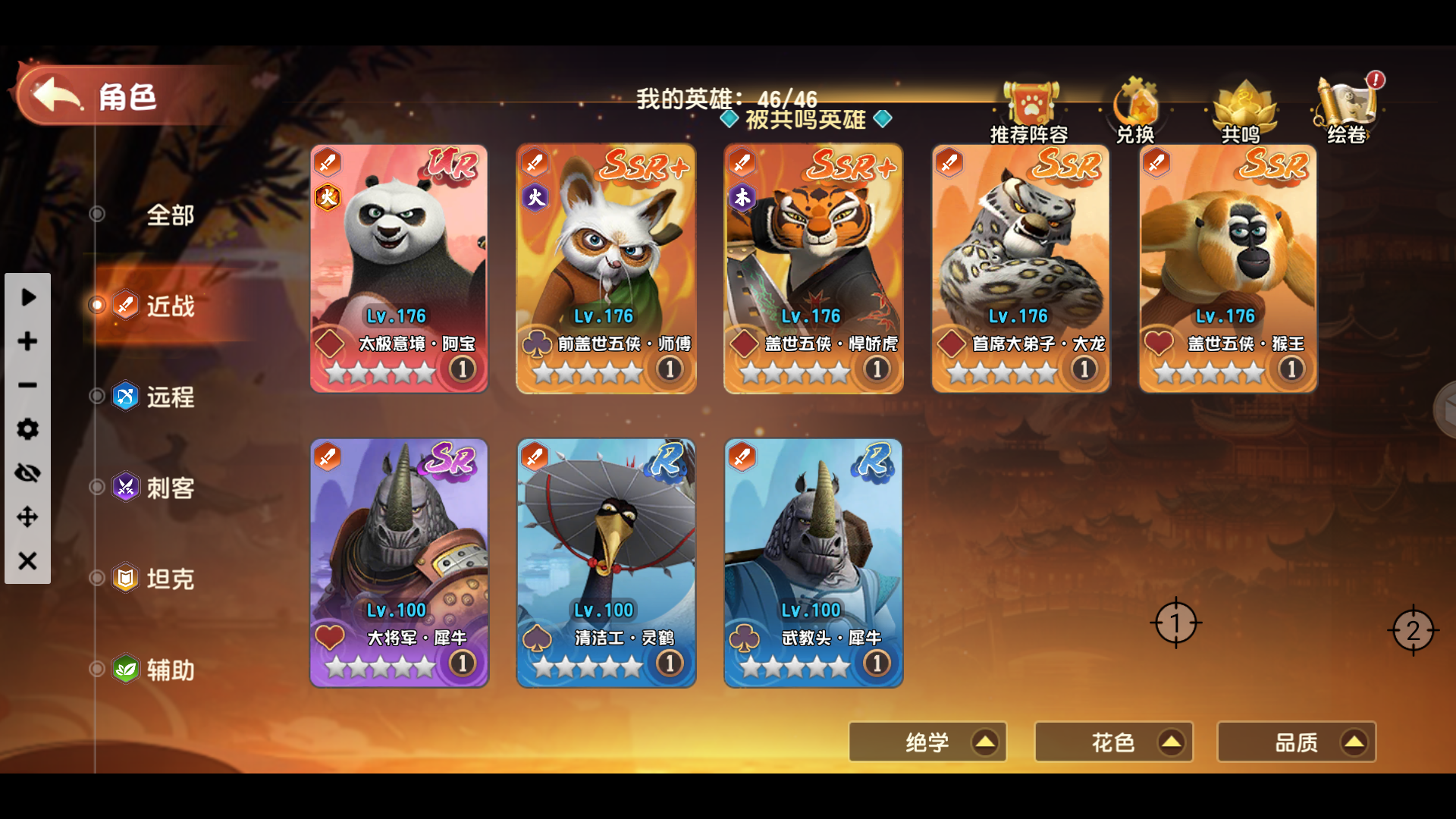Image resolution: width=1456 pixels, height=819 pixels.
Task: Click the zoom-out minus control in left toolbar
Action: [x=27, y=385]
